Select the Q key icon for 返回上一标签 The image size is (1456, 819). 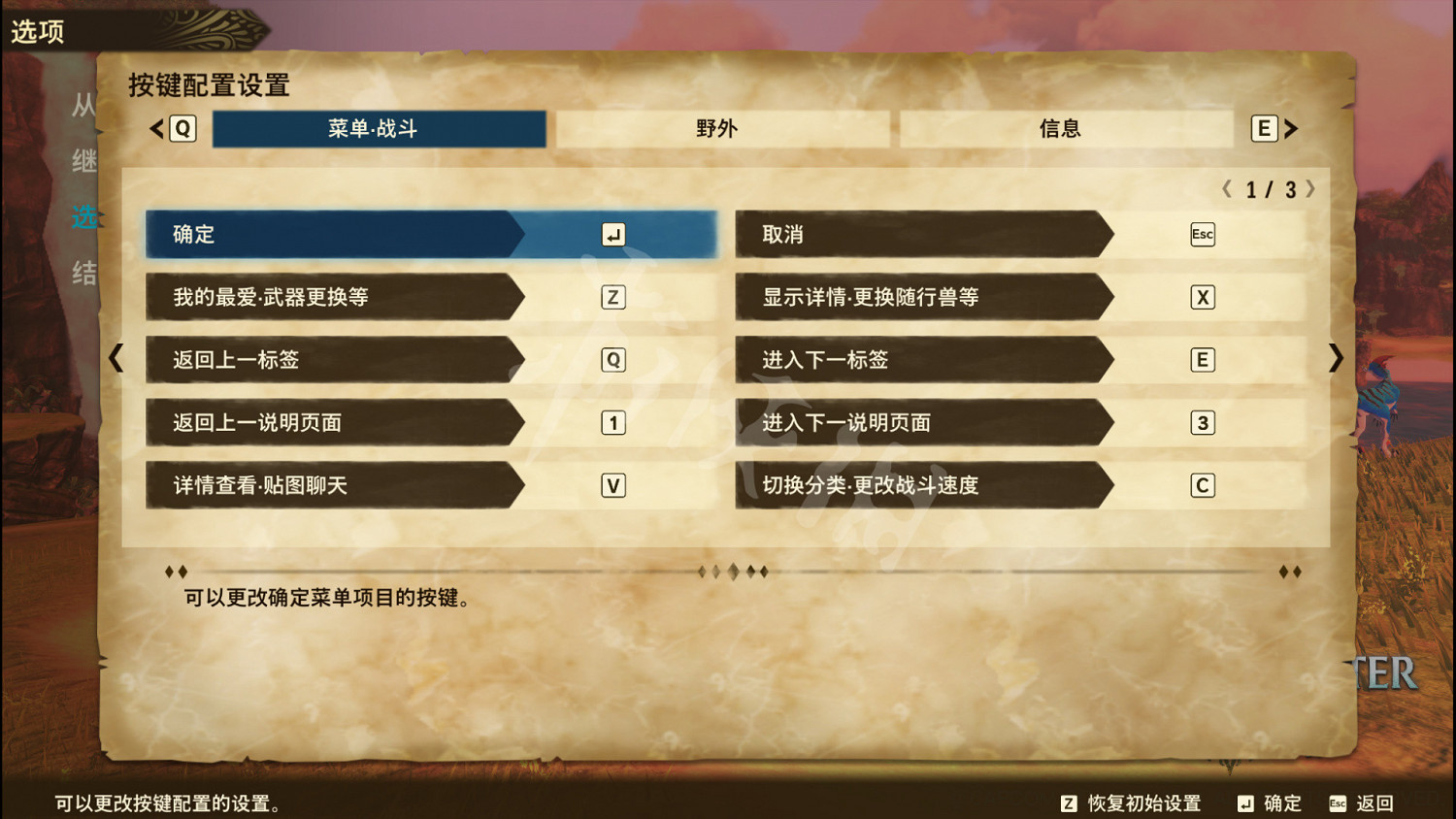pos(612,360)
